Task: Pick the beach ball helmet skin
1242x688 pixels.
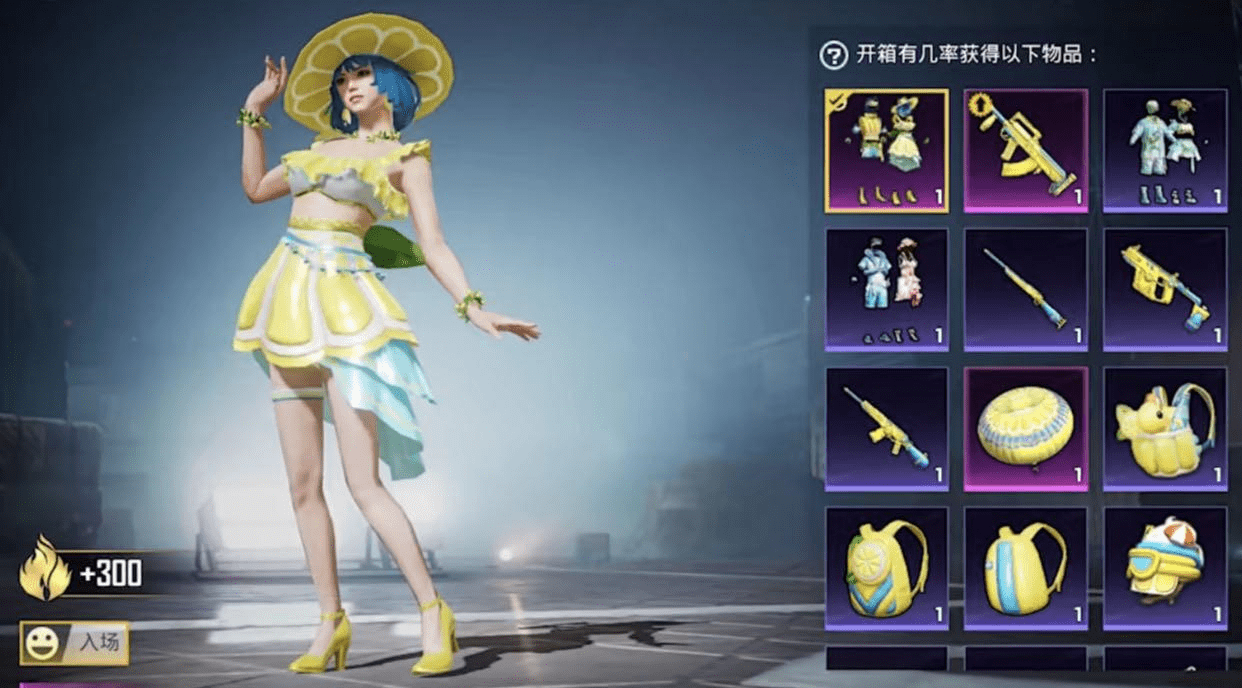Action: pos(1164,568)
